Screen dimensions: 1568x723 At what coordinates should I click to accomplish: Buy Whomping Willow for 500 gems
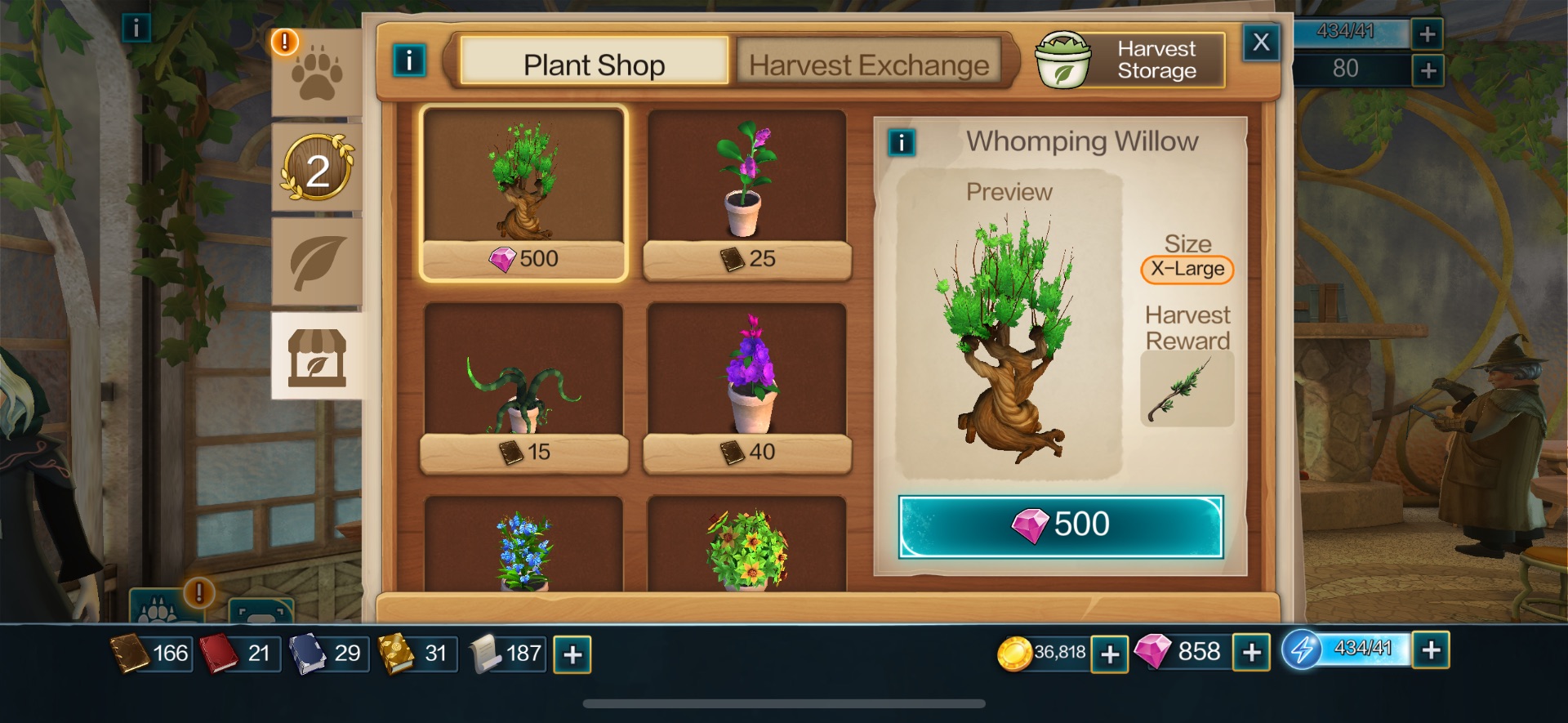1060,526
